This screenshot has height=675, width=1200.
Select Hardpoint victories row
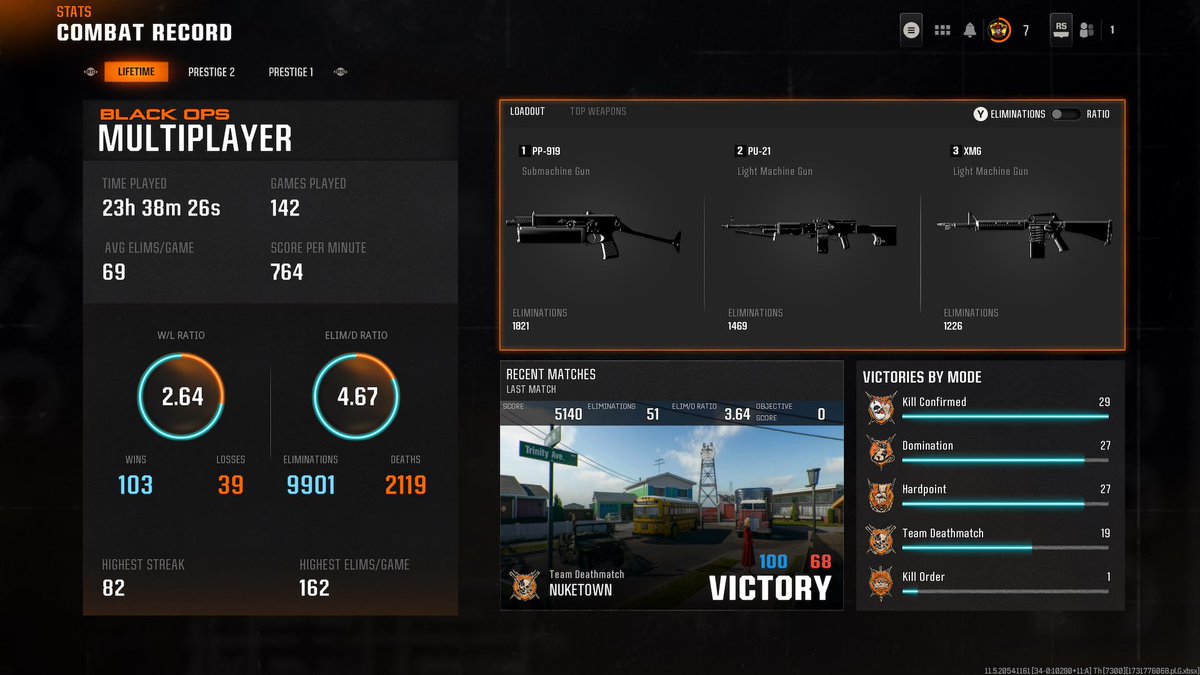pos(990,495)
